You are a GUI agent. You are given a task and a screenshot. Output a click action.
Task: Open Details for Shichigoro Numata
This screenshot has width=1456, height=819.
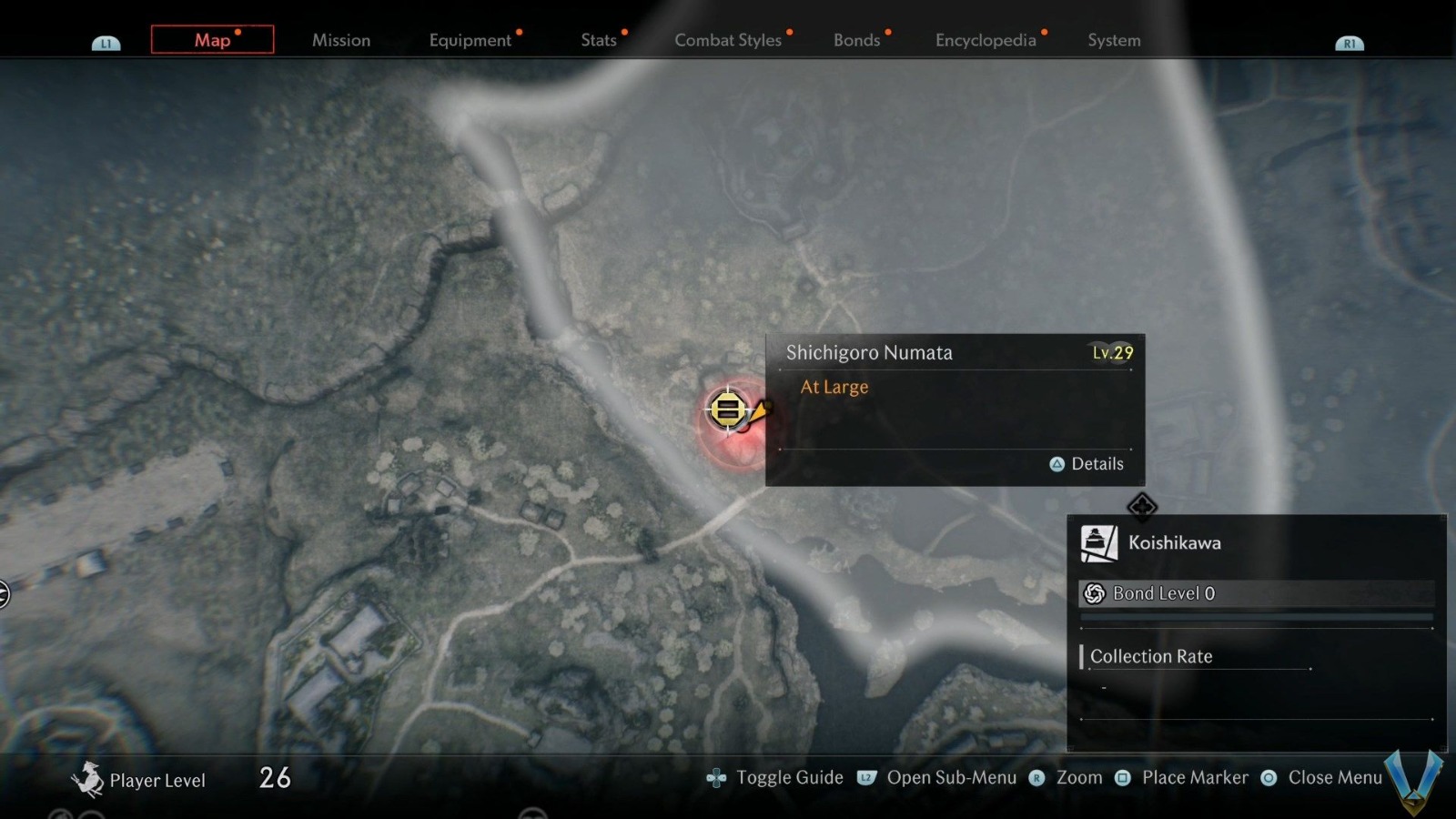[1087, 464]
